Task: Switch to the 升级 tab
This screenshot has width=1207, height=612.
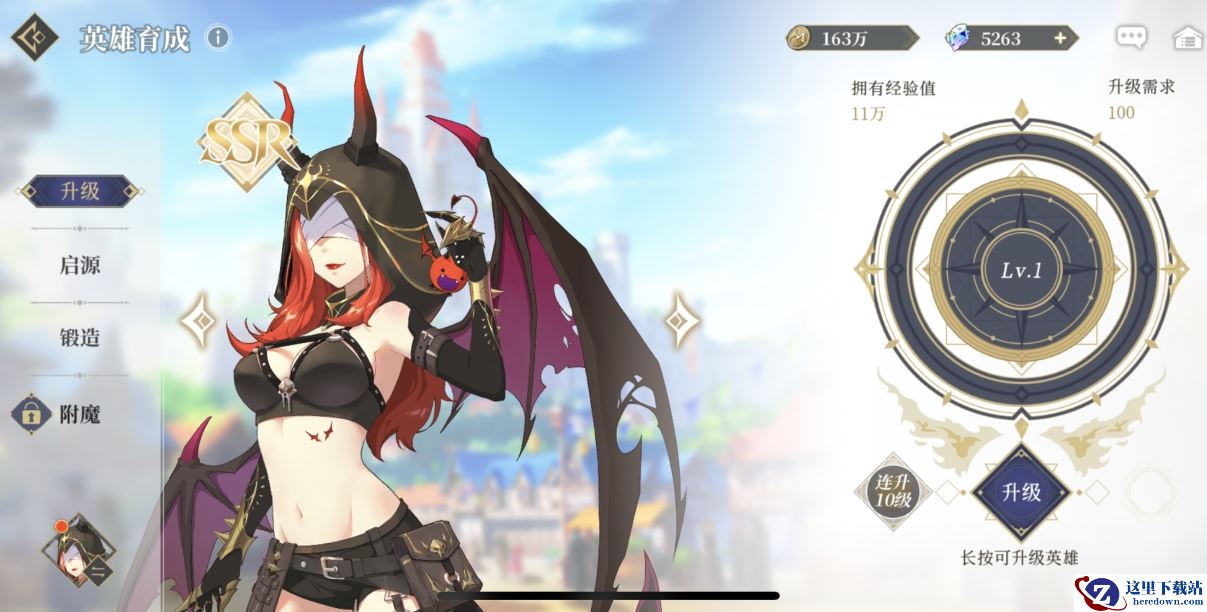Action: point(80,191)
